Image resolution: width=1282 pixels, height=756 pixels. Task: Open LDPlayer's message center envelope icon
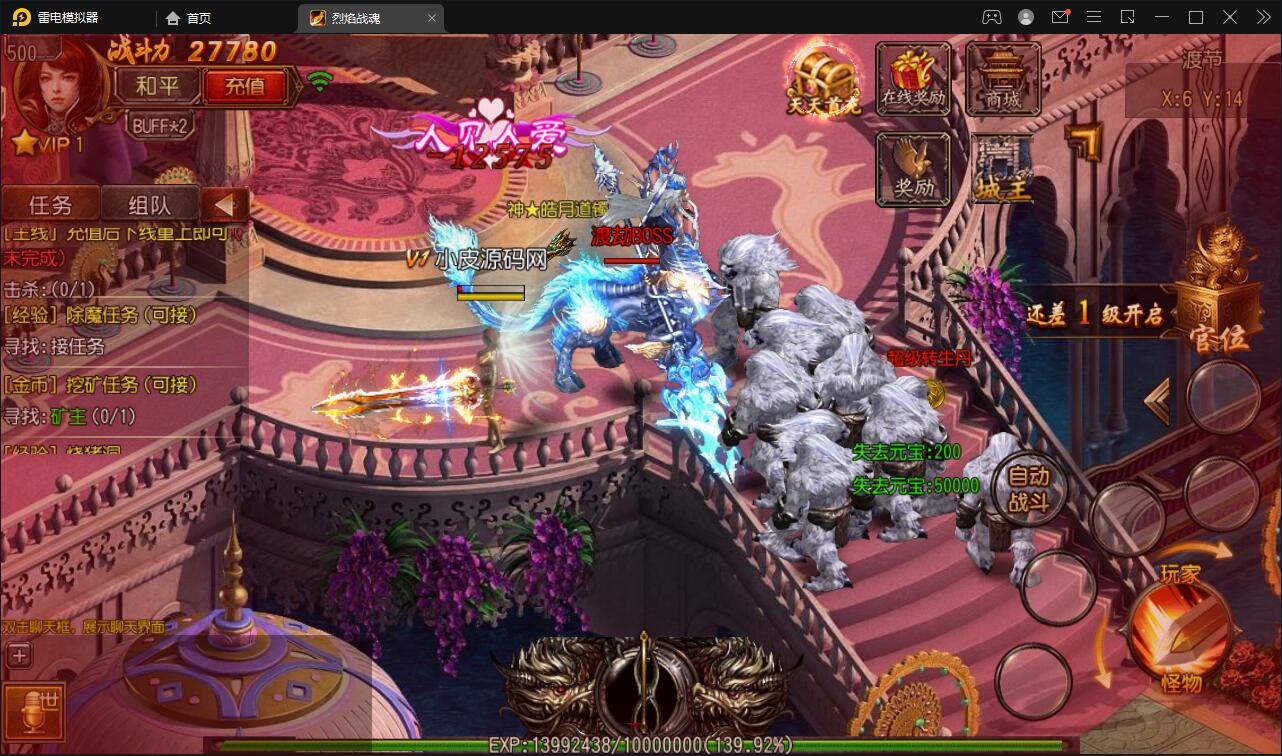1060,17
